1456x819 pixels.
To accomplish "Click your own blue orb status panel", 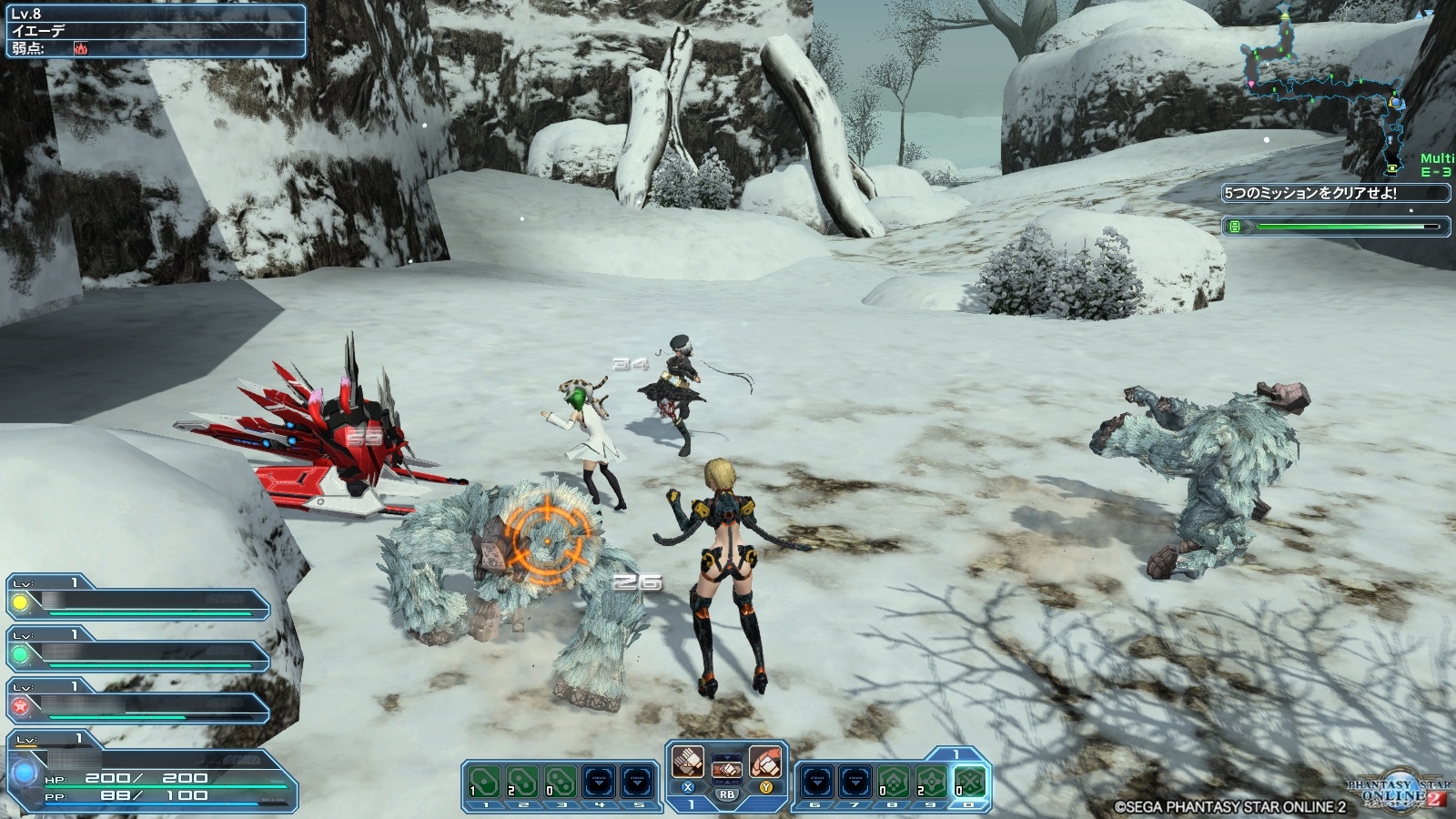I will [150, 773].
